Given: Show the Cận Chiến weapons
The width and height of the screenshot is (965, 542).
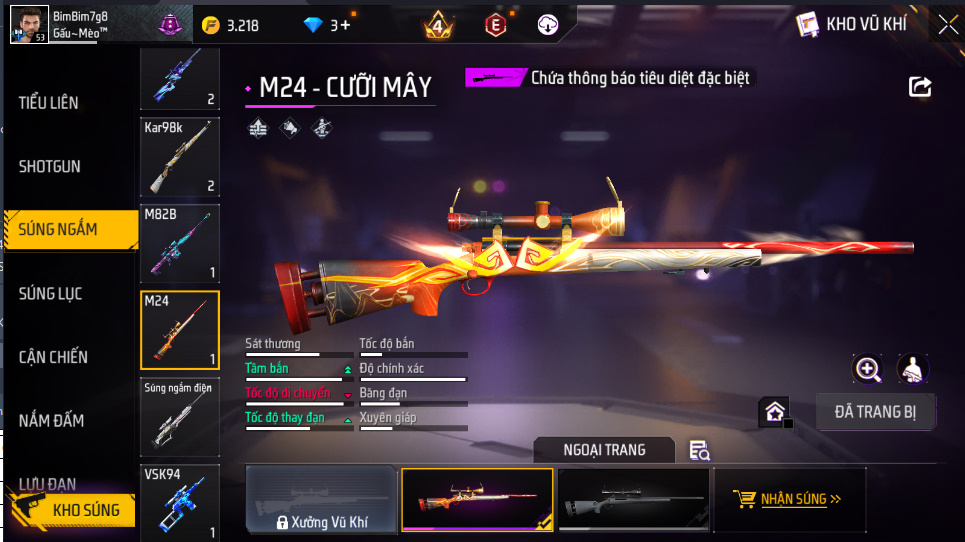Looking at the screenshot, I should pyautogui.click(x=53, y=357).
